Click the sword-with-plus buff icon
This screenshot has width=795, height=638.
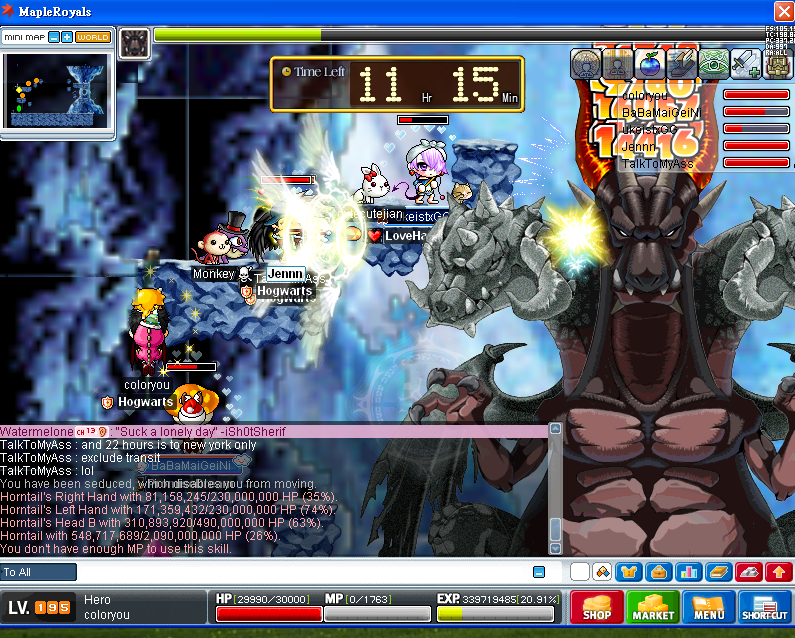click(x=746, y=64)
